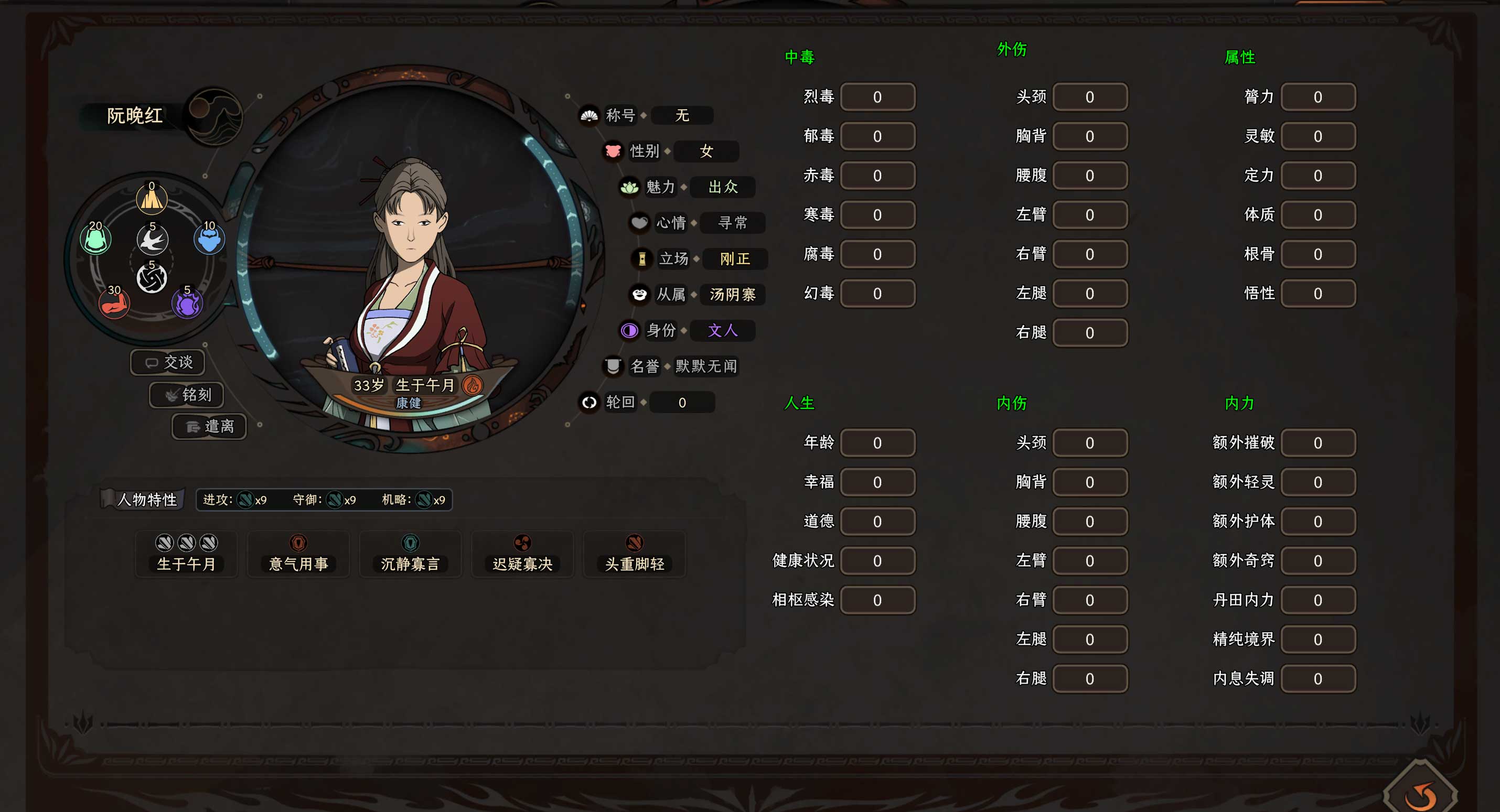Select the 魅力 lotus icon
Viewport: 1500px width, 812px height.
point(630,187)
